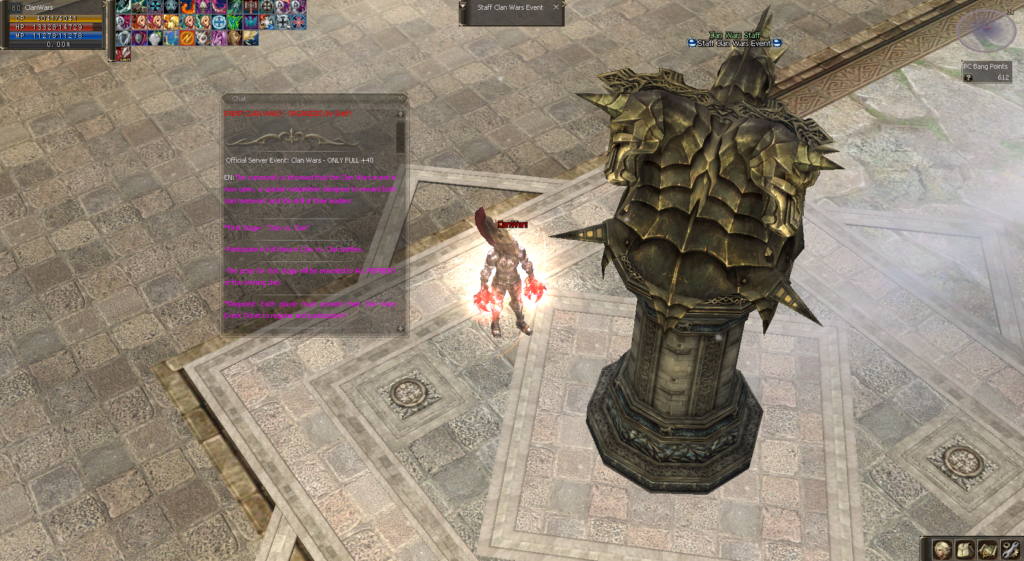Open the PC Bang Points question mark
Viewport: 1024px width, 561px height.
point(968,77)
